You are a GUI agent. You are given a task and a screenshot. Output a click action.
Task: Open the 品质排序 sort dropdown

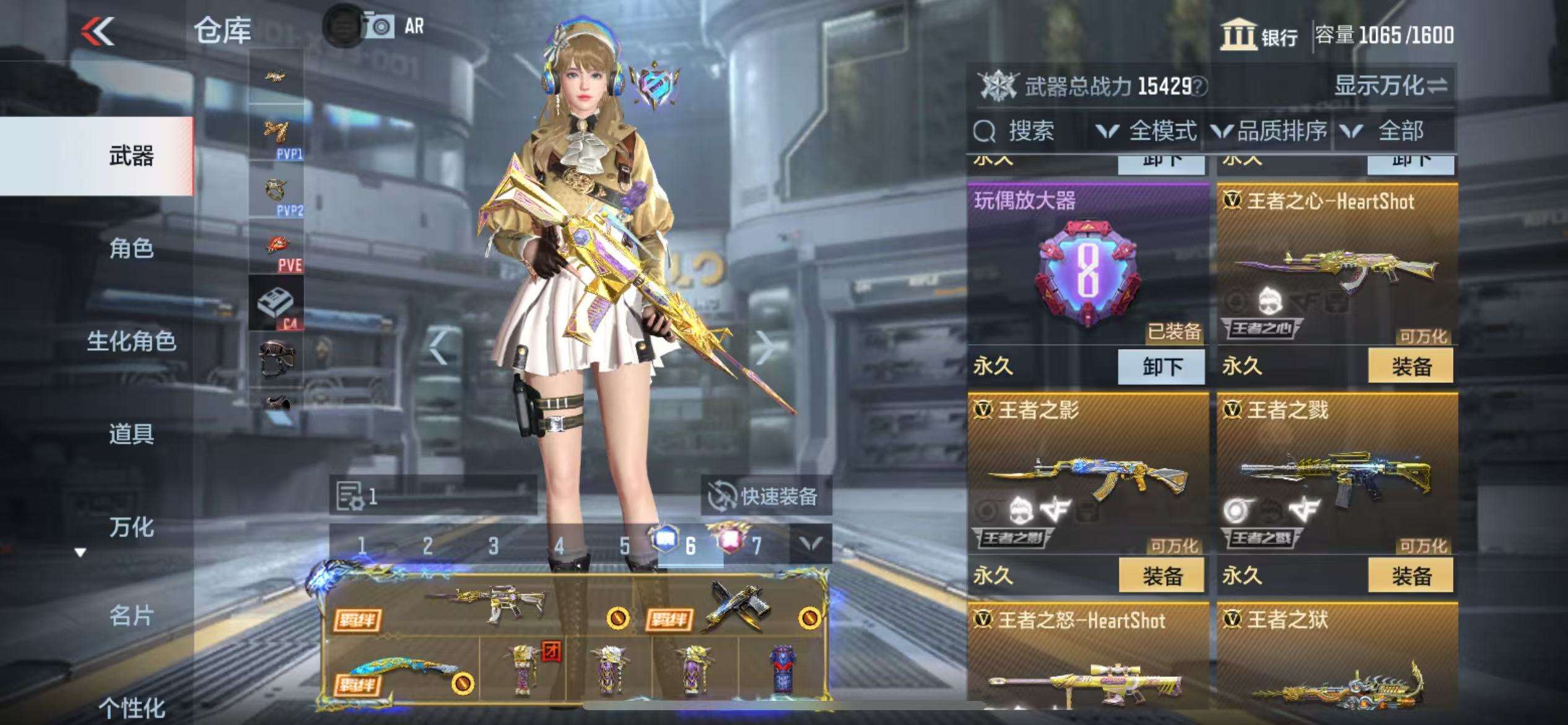[x=1270, y=131]
